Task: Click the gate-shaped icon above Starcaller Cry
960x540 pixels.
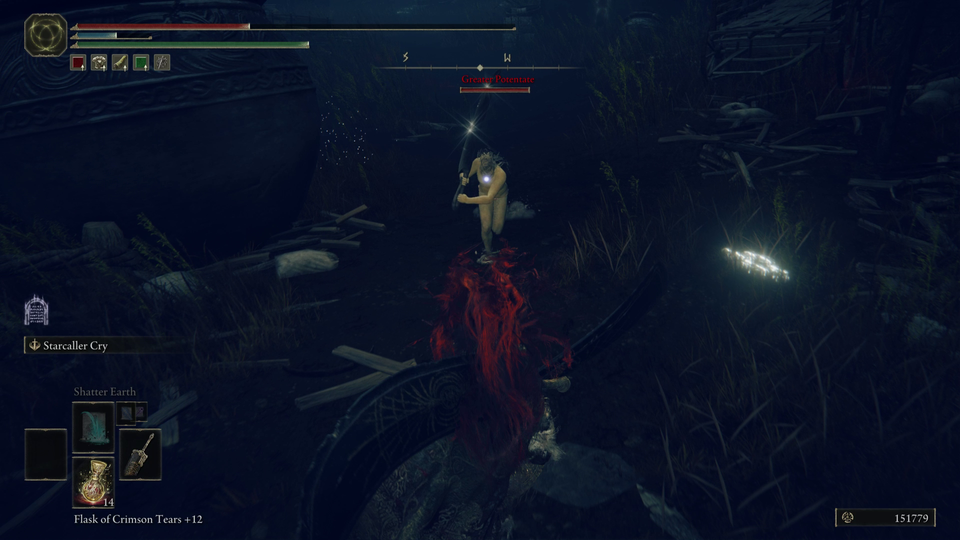Action: pyautogui.click(x=37, y=310)
